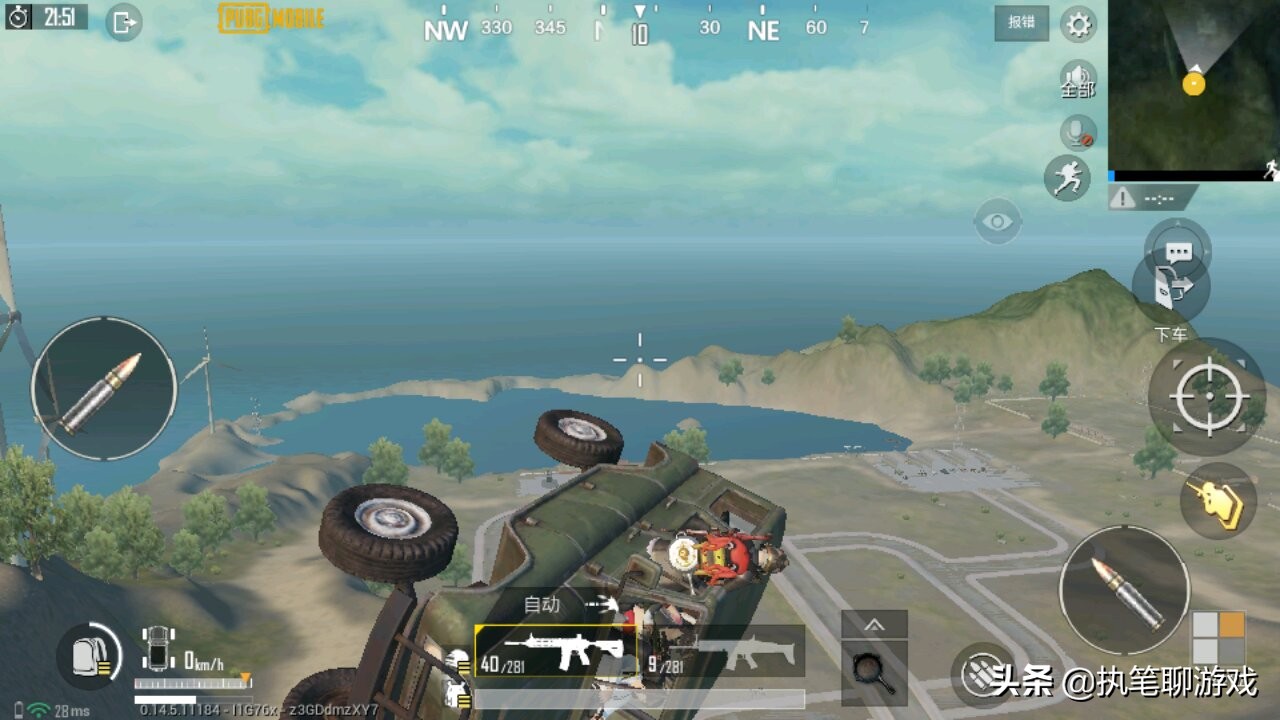Activate the sprint running-man icon
This screenshot has height=720, width=1280.
pos(1067,178)
